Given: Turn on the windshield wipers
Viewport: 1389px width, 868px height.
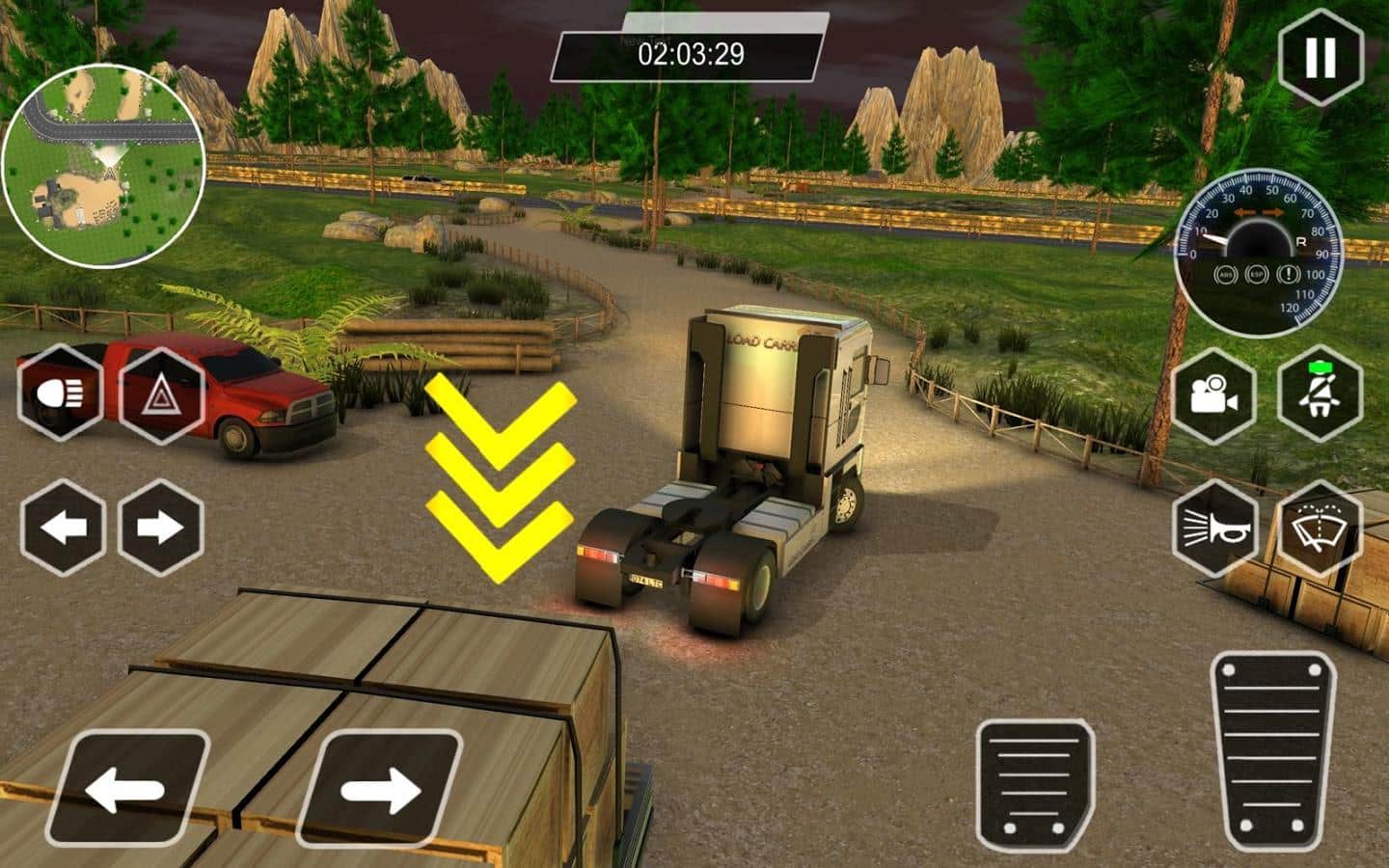Looking at the screenshot, I should pyautogui.click(x=1319, y=528).
